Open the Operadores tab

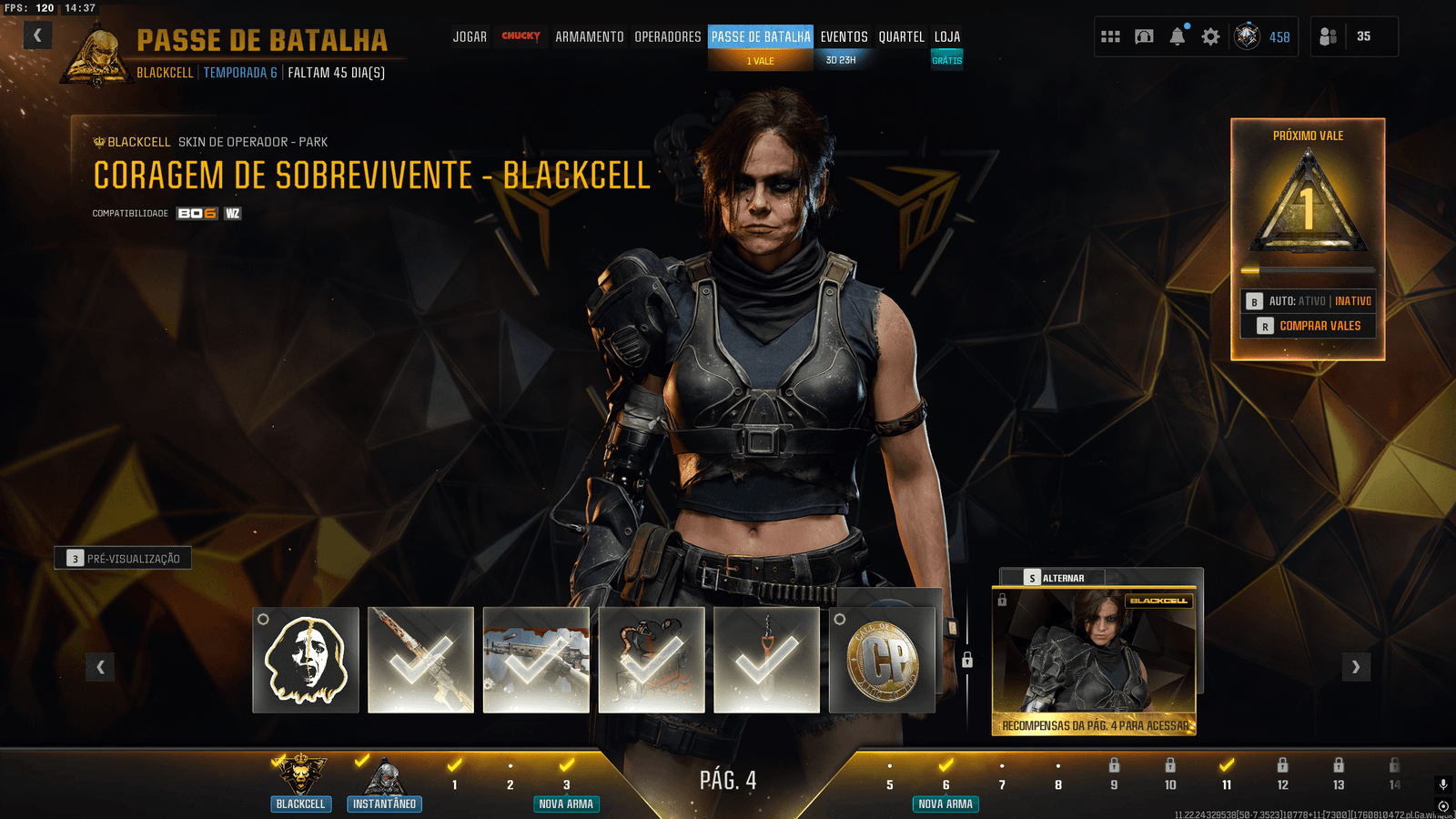pos(667,37)
